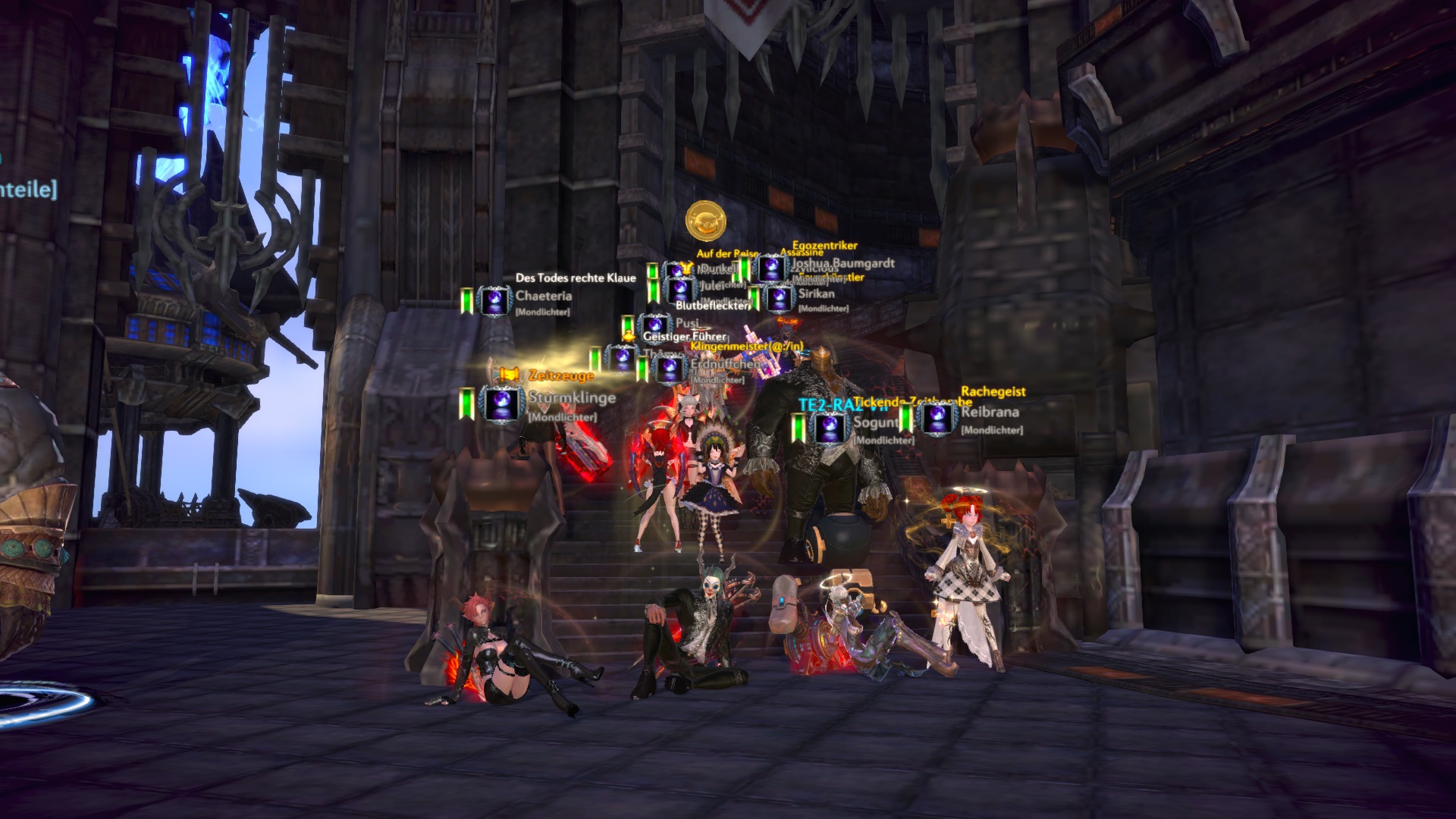
Task: Select the Sirikan nameplate
Action: [x=816, y=293]
